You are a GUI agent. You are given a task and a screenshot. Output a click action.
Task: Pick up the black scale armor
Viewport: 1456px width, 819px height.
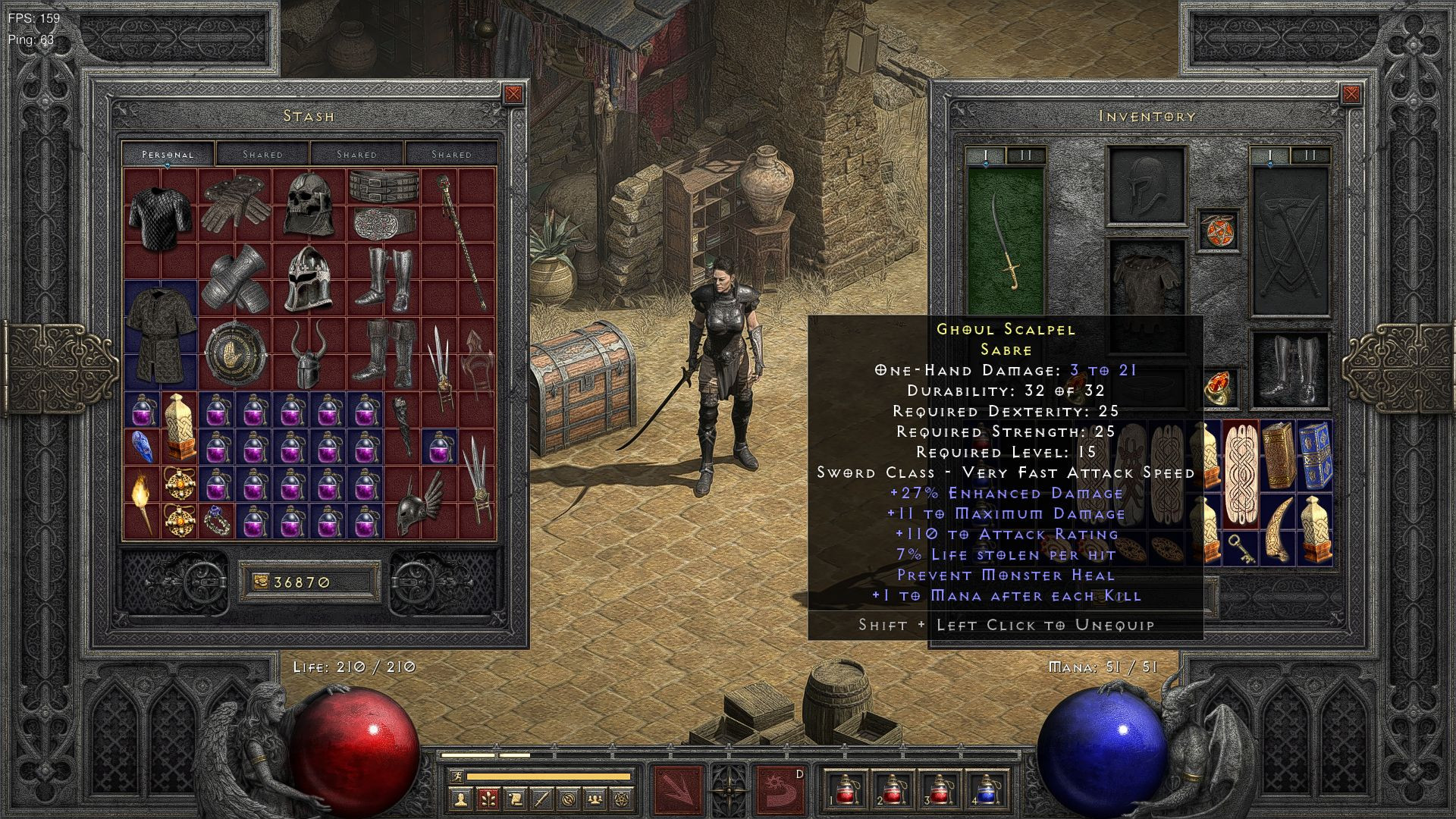coord(160,215)
